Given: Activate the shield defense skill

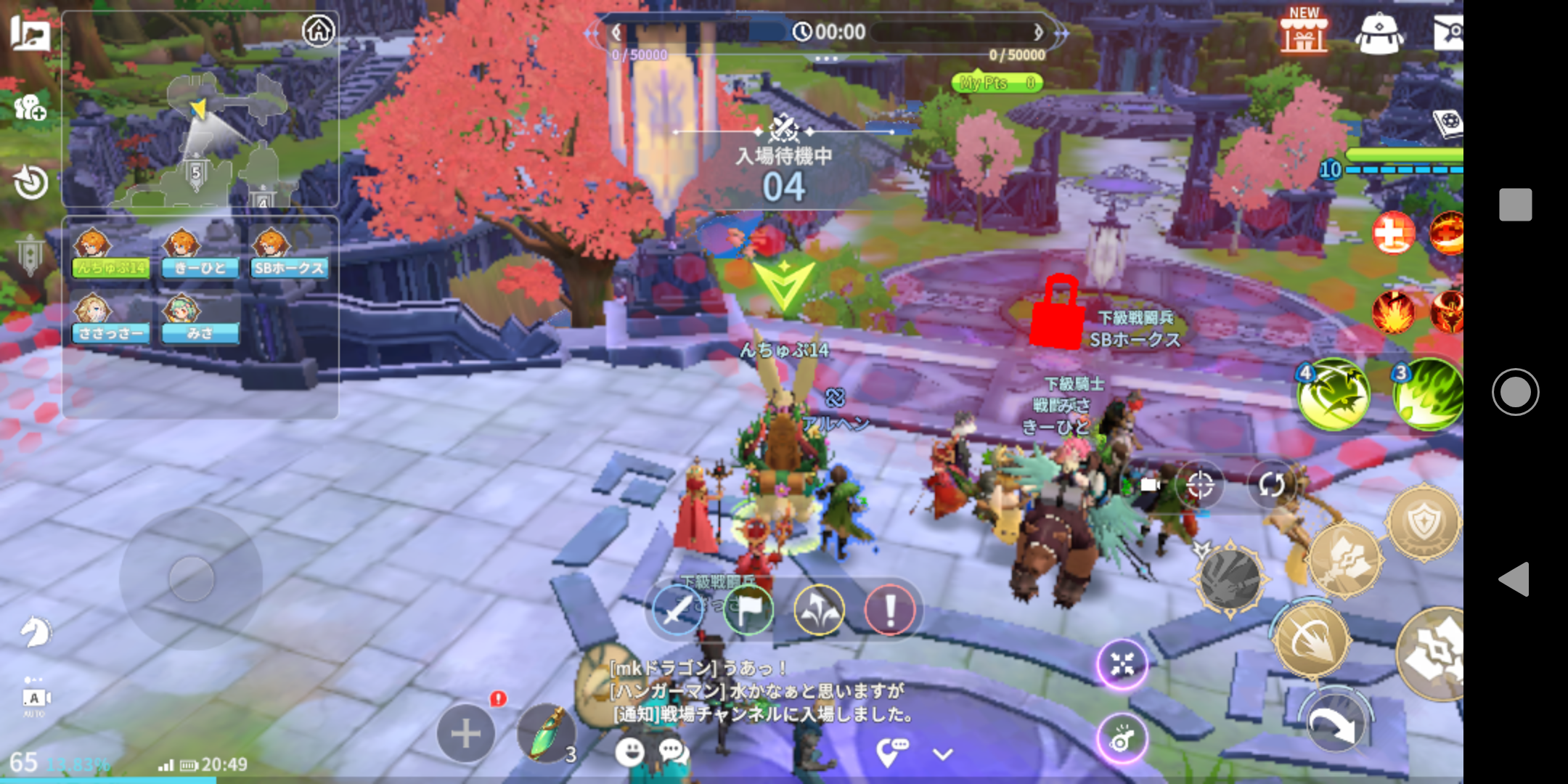Looking at the screenshot, I should 1422,522.
